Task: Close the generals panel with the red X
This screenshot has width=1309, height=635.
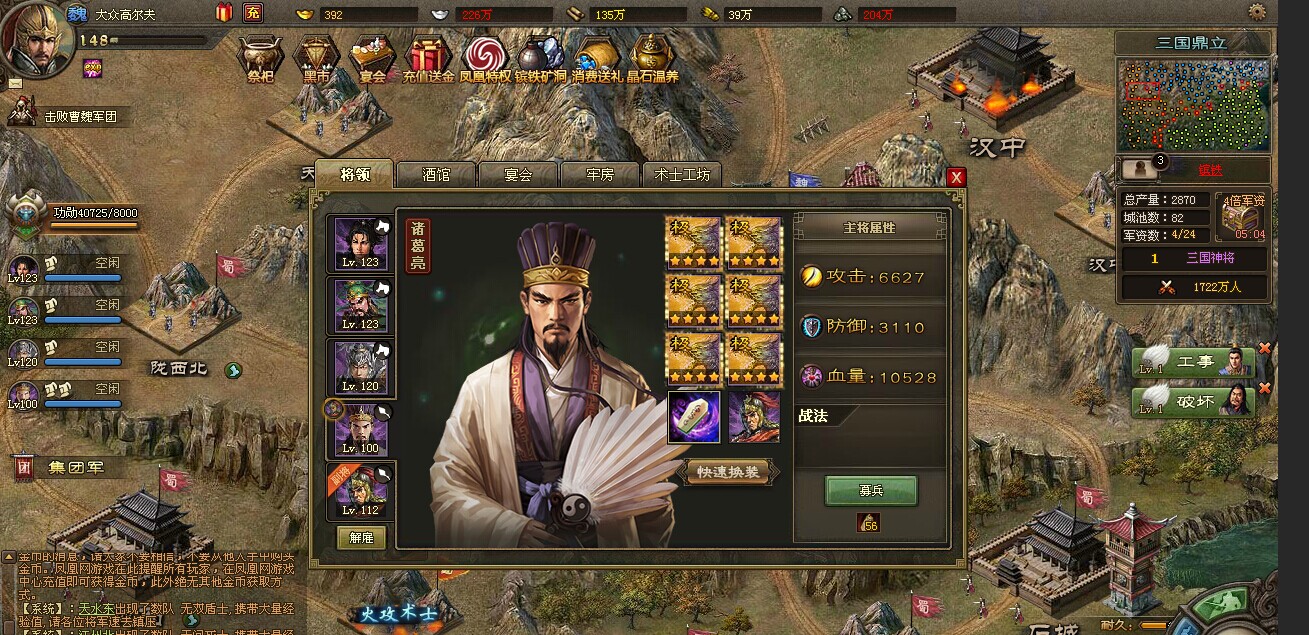Action: (x=957, y=177)
